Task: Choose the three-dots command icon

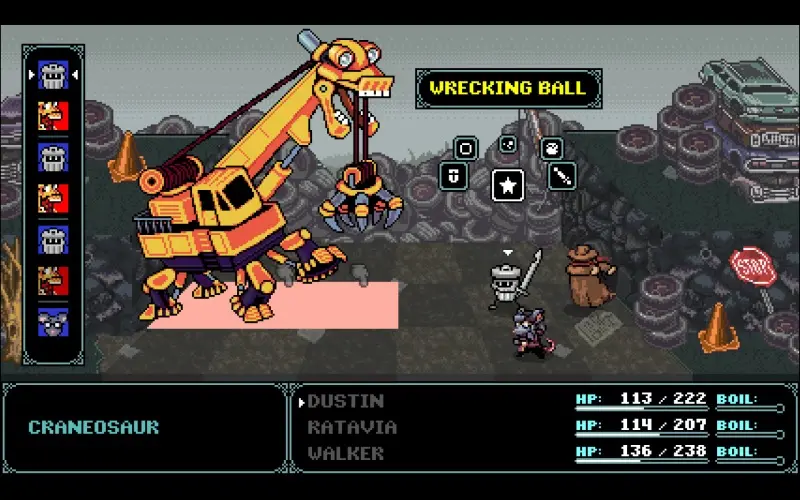Action: [x=508, y=144]
